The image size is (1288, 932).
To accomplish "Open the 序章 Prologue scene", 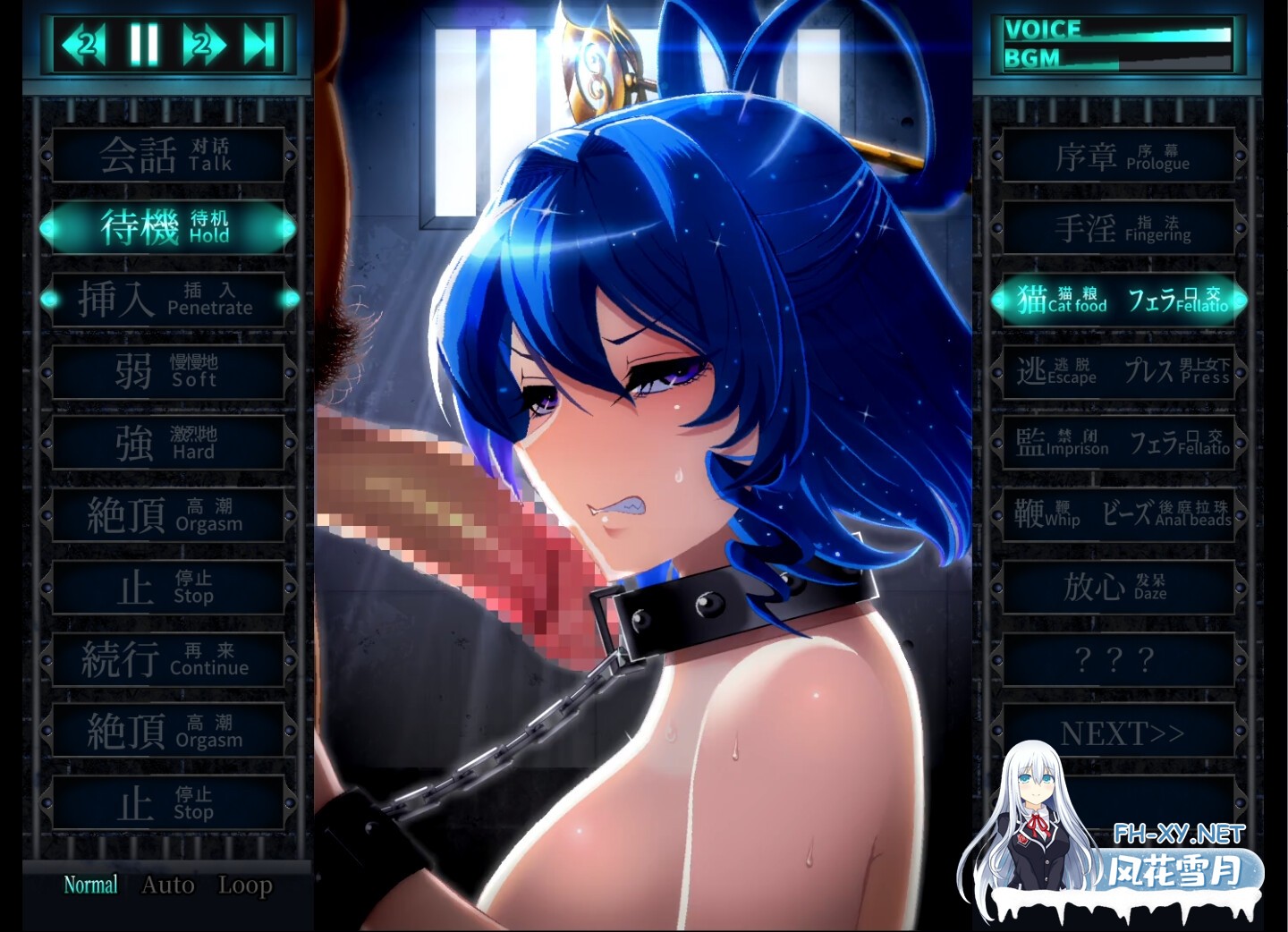I will point(1118,155).
